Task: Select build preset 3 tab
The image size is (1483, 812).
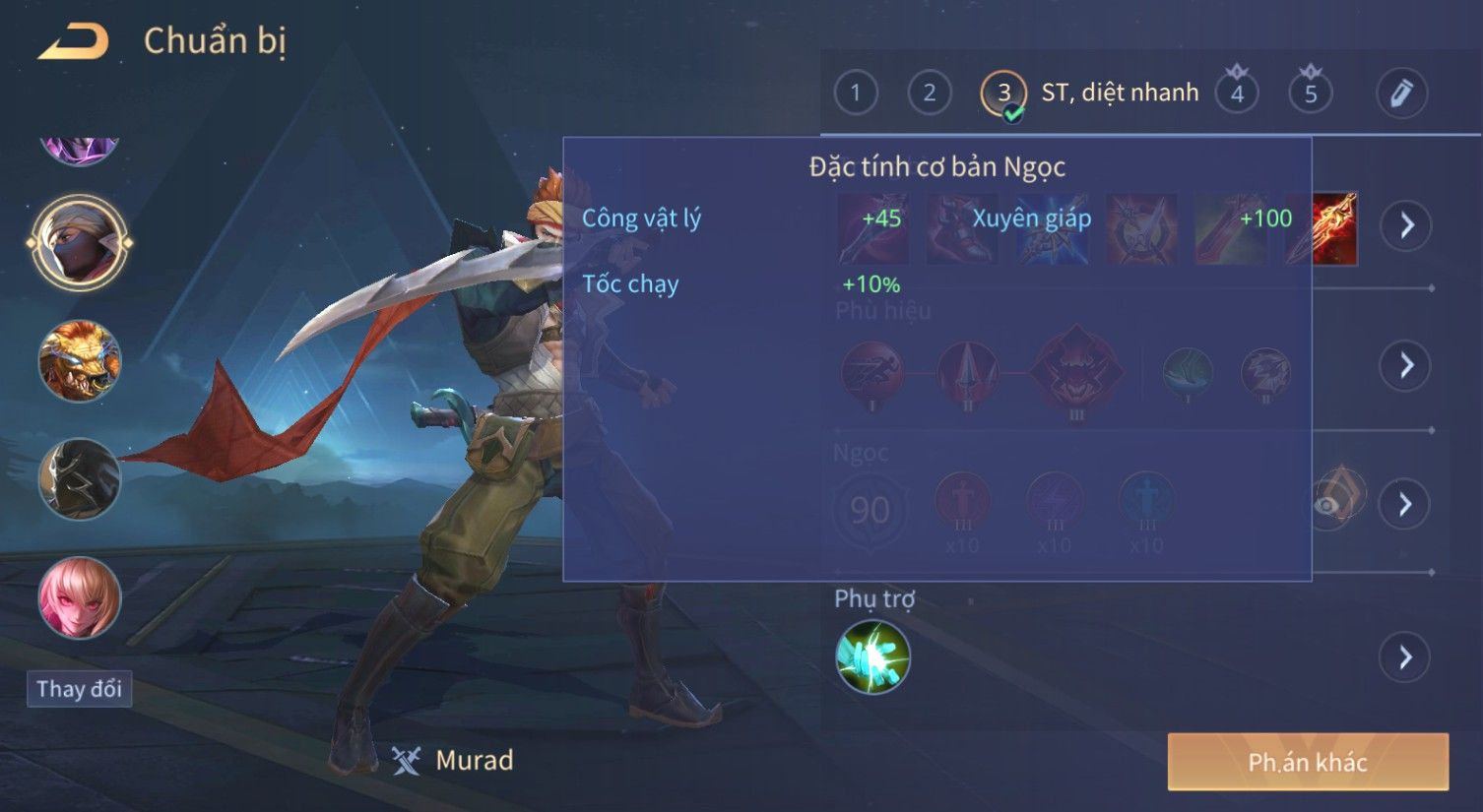Action: [1003, 94]
